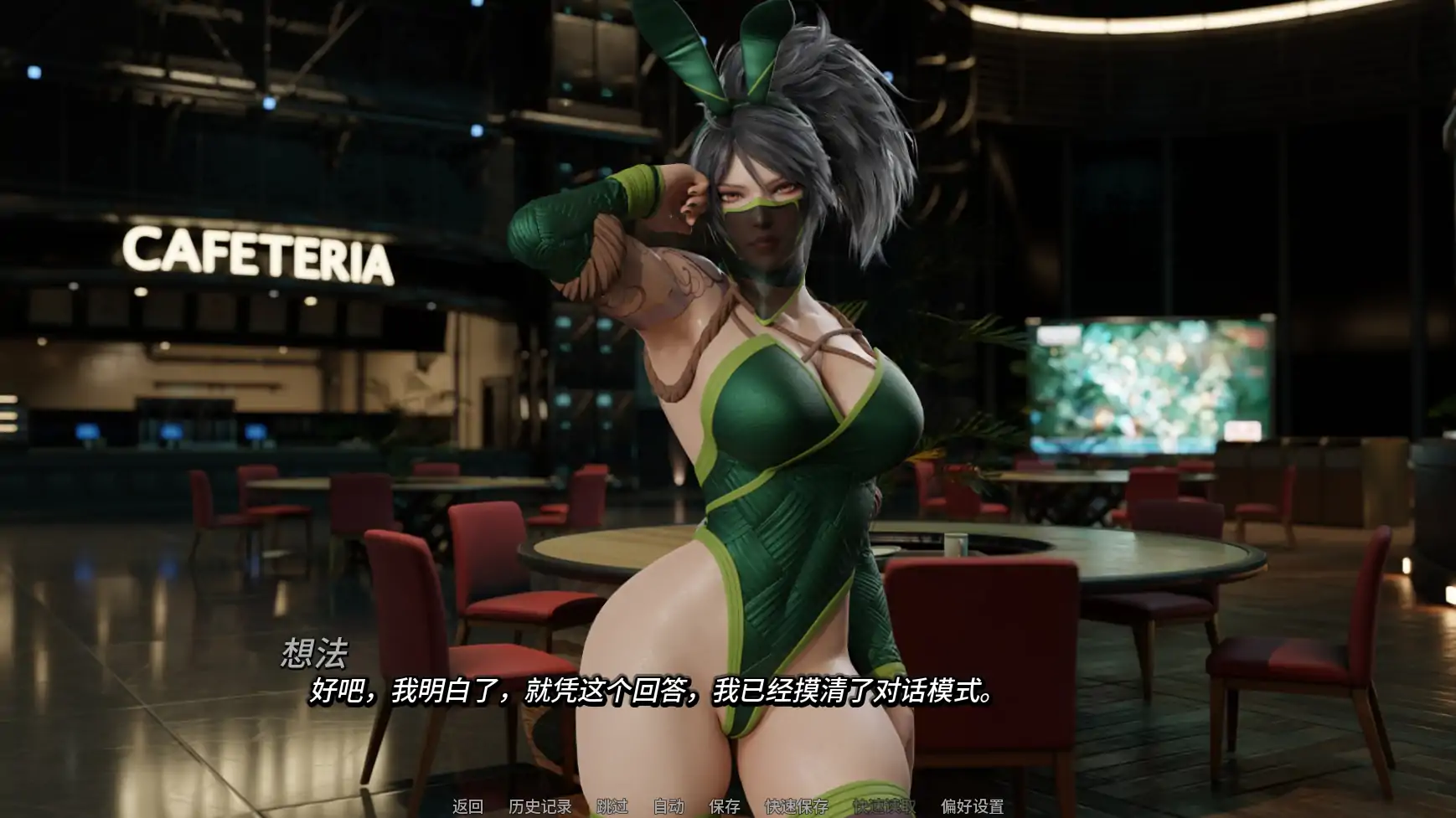The width and height of the screenshot is (1456, 818).
Task: Open the 历史记录 dialogue history
Action: tap(541, 807)
